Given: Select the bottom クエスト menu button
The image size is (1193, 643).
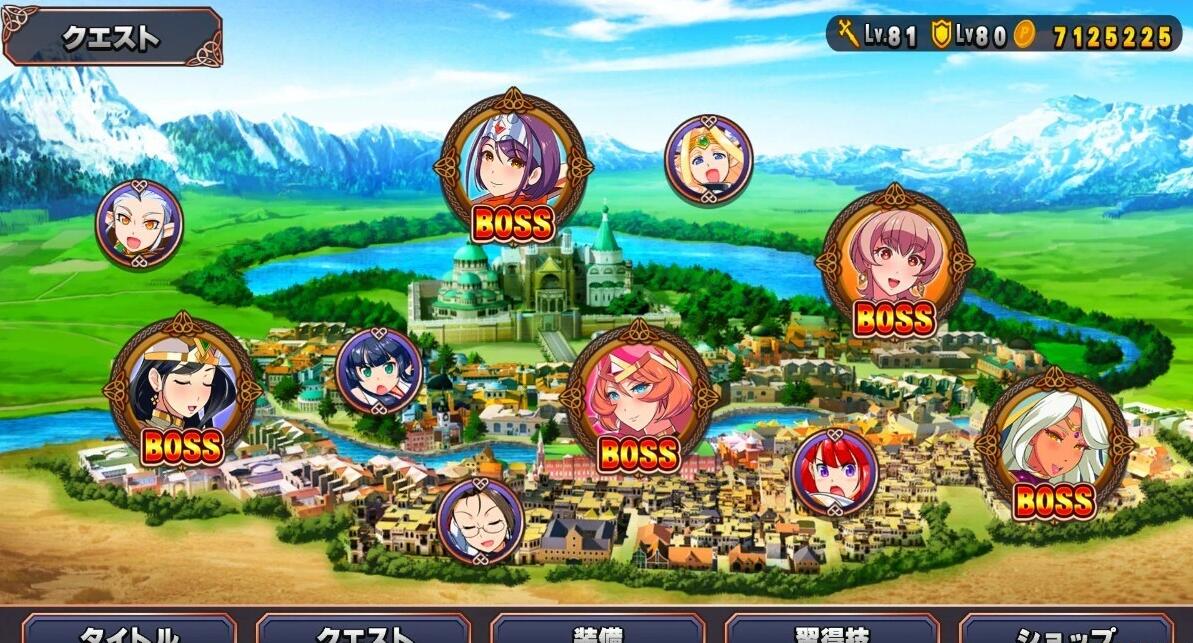Looking at the screenshot, I should click(363, 631).
